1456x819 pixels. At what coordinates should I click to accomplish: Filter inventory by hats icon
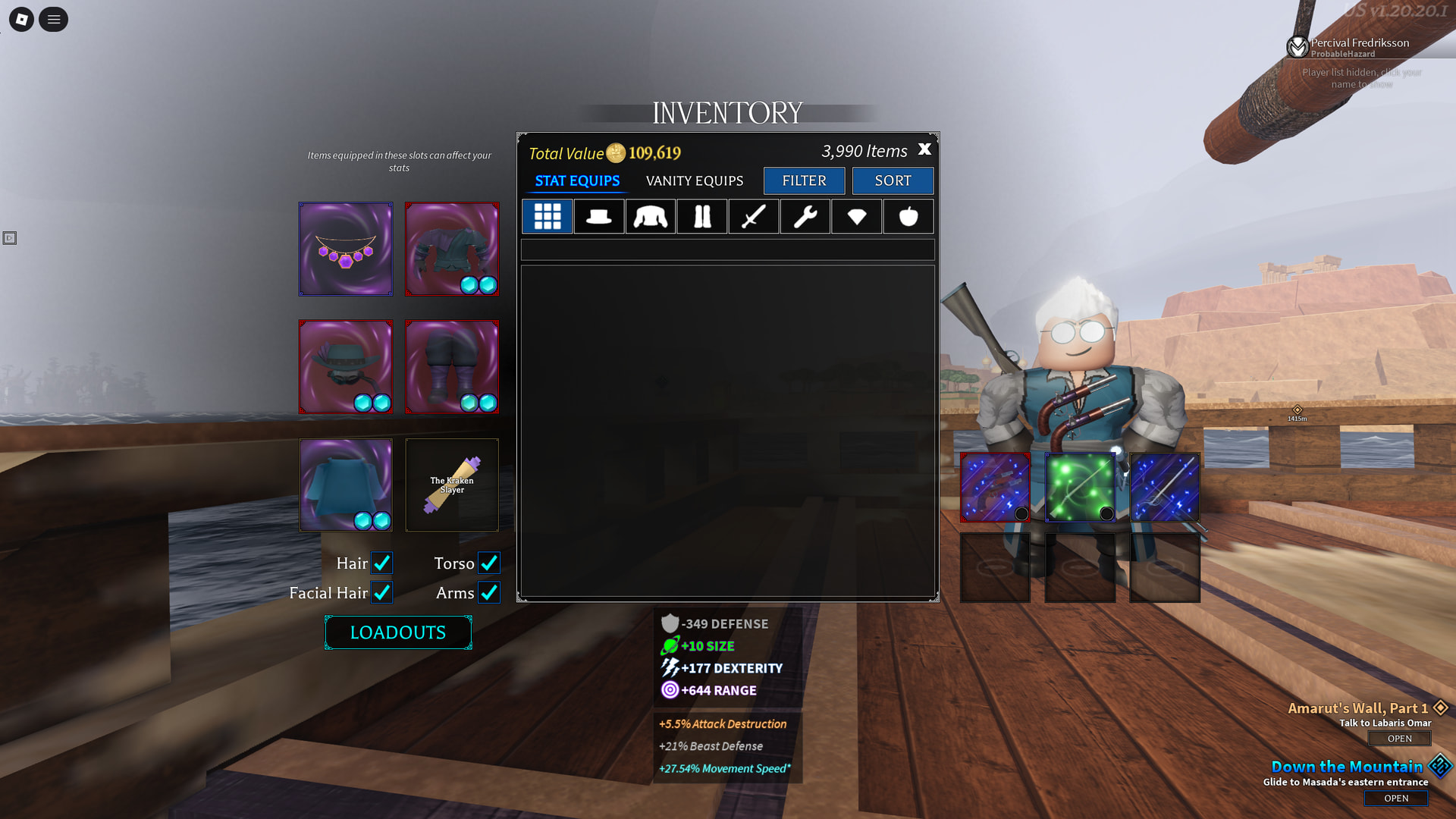pos(598,216)
